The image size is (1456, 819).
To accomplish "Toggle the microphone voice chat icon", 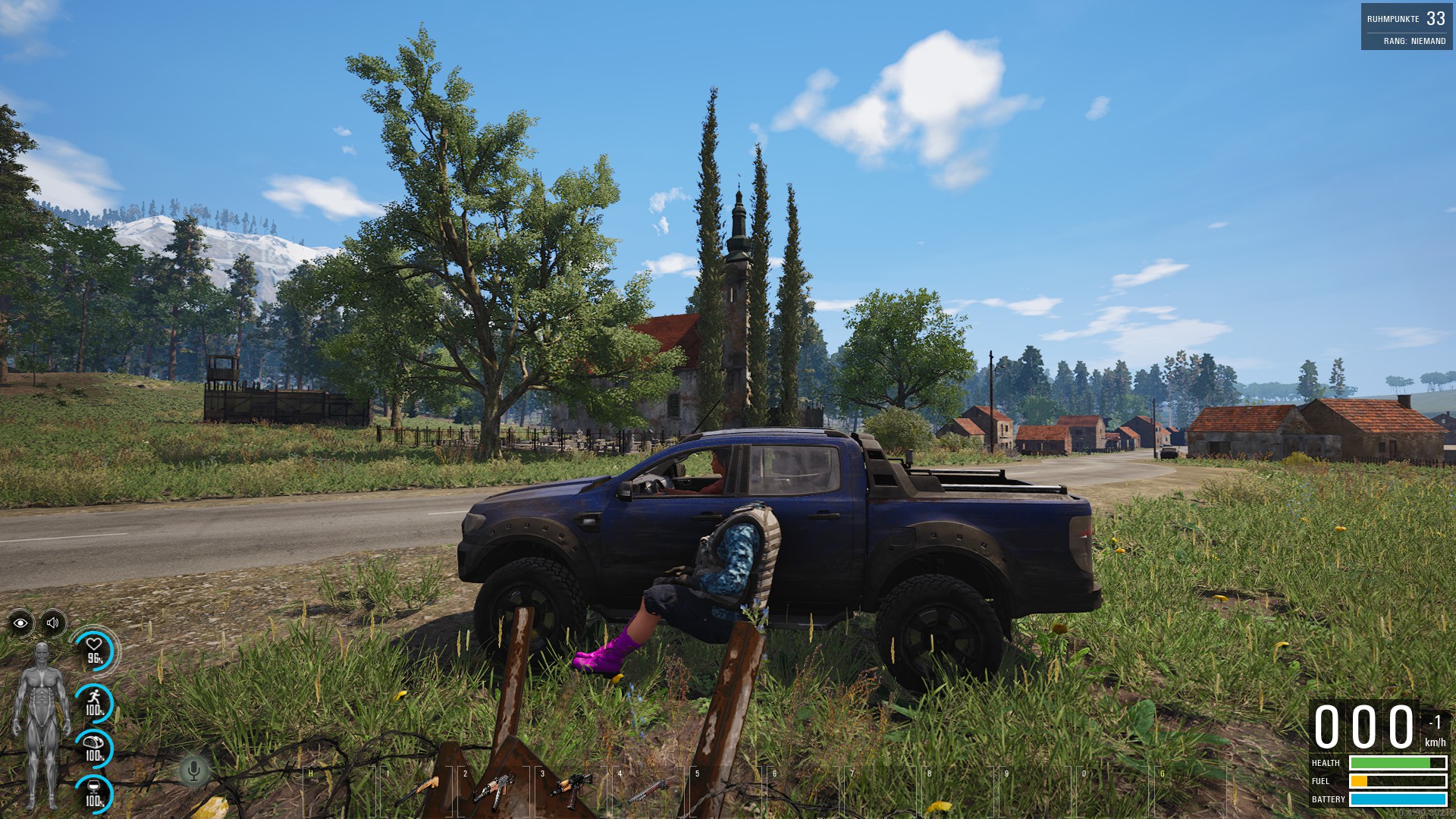I will (x=193, y=771).
